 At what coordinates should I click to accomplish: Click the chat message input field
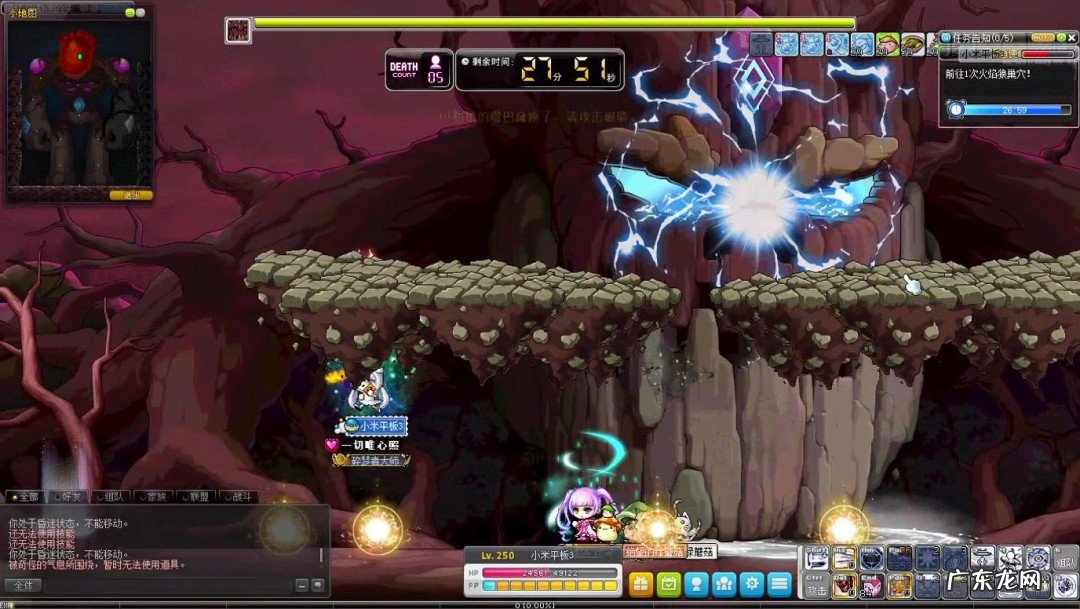[x=170, y=585]
